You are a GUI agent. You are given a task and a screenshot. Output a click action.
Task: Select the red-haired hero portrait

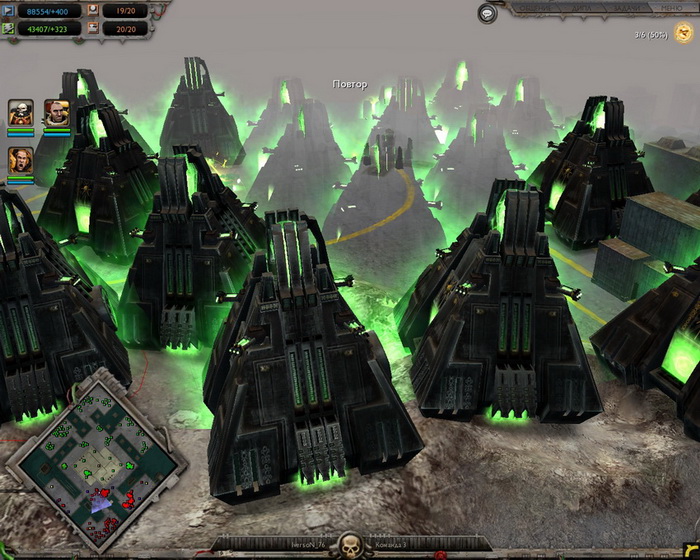click(56, 111)
